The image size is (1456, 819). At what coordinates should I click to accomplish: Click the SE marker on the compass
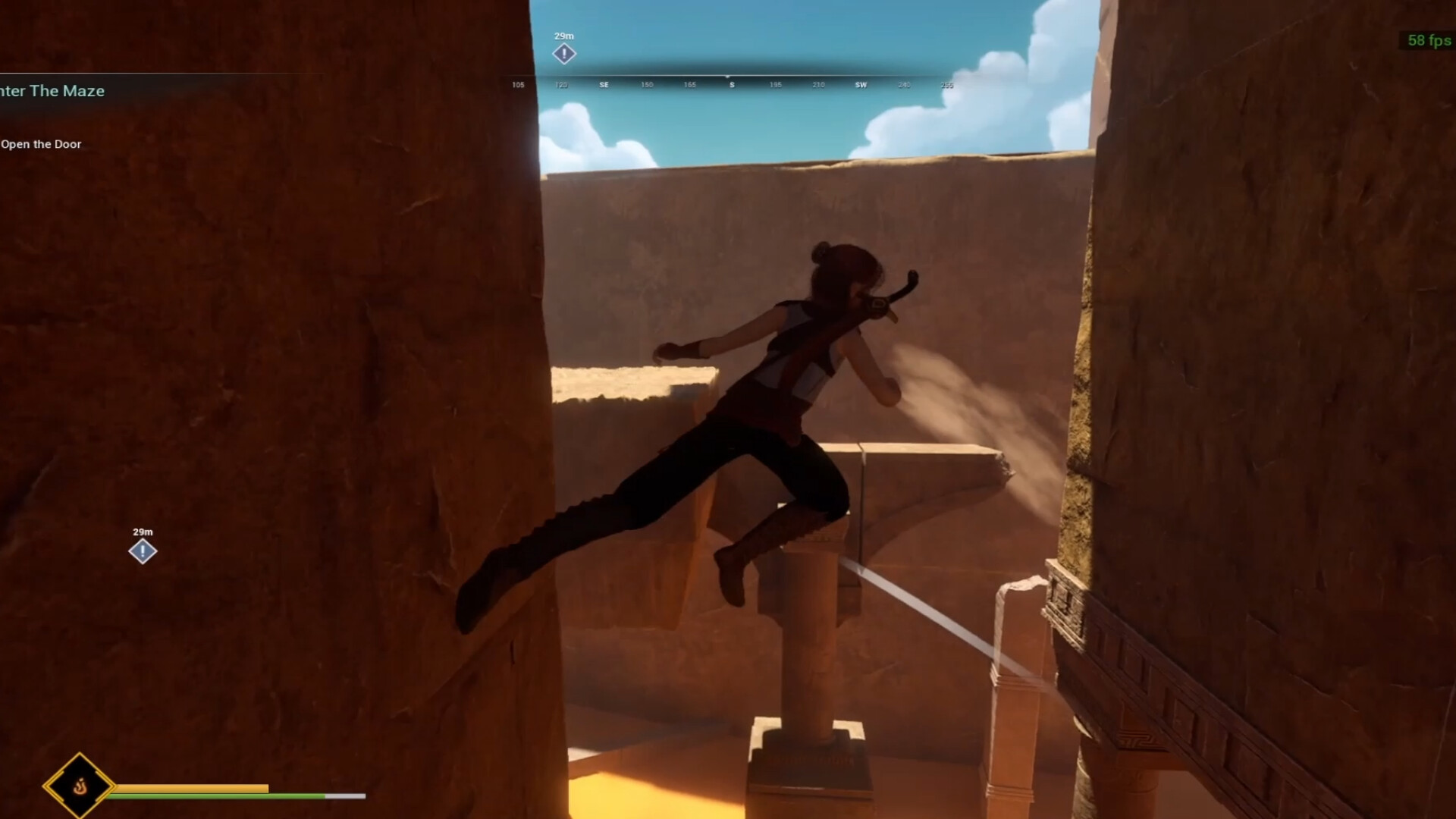pyautogui.click(x=604, y=85)
